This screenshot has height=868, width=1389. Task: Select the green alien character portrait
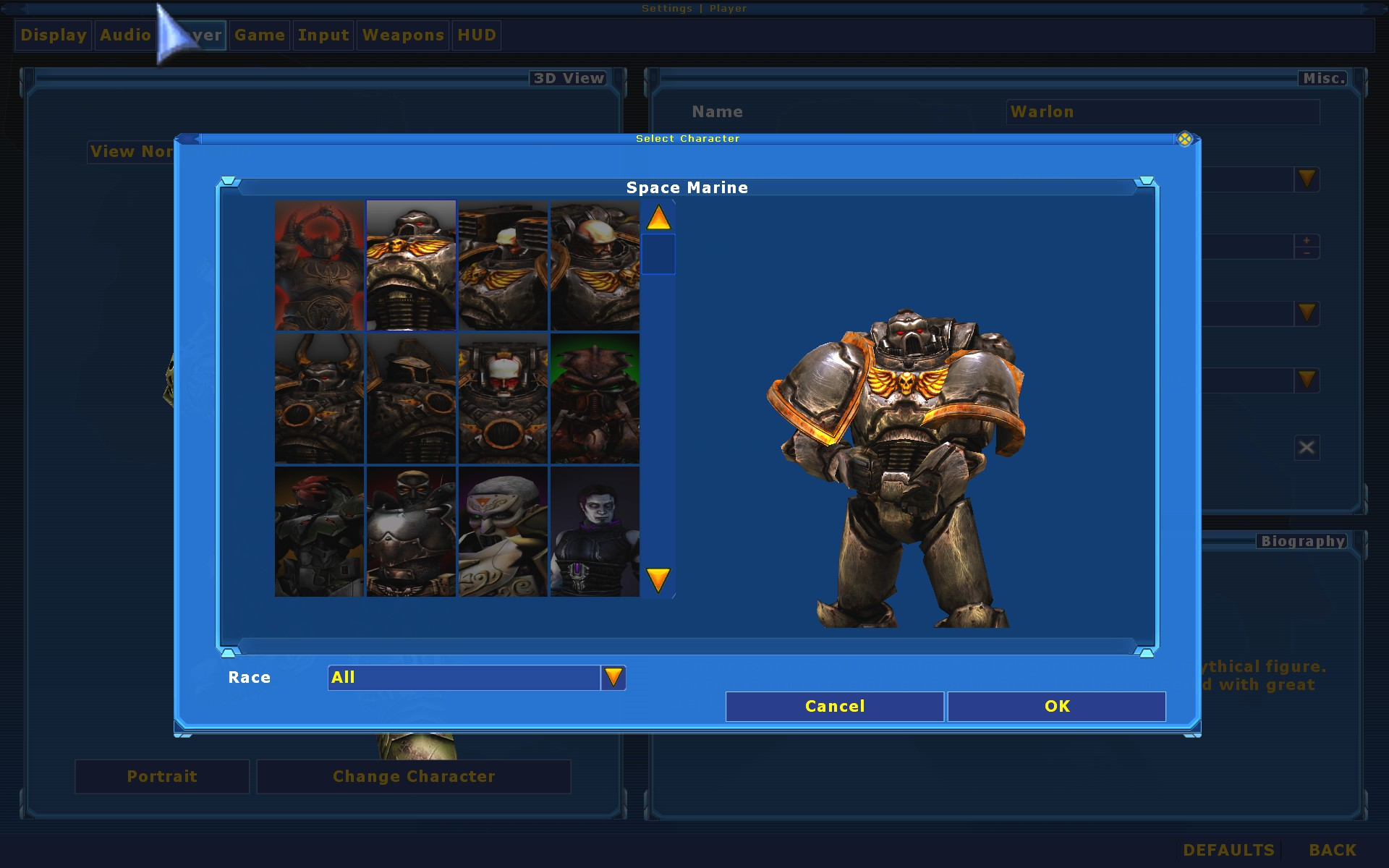(595, 399)
